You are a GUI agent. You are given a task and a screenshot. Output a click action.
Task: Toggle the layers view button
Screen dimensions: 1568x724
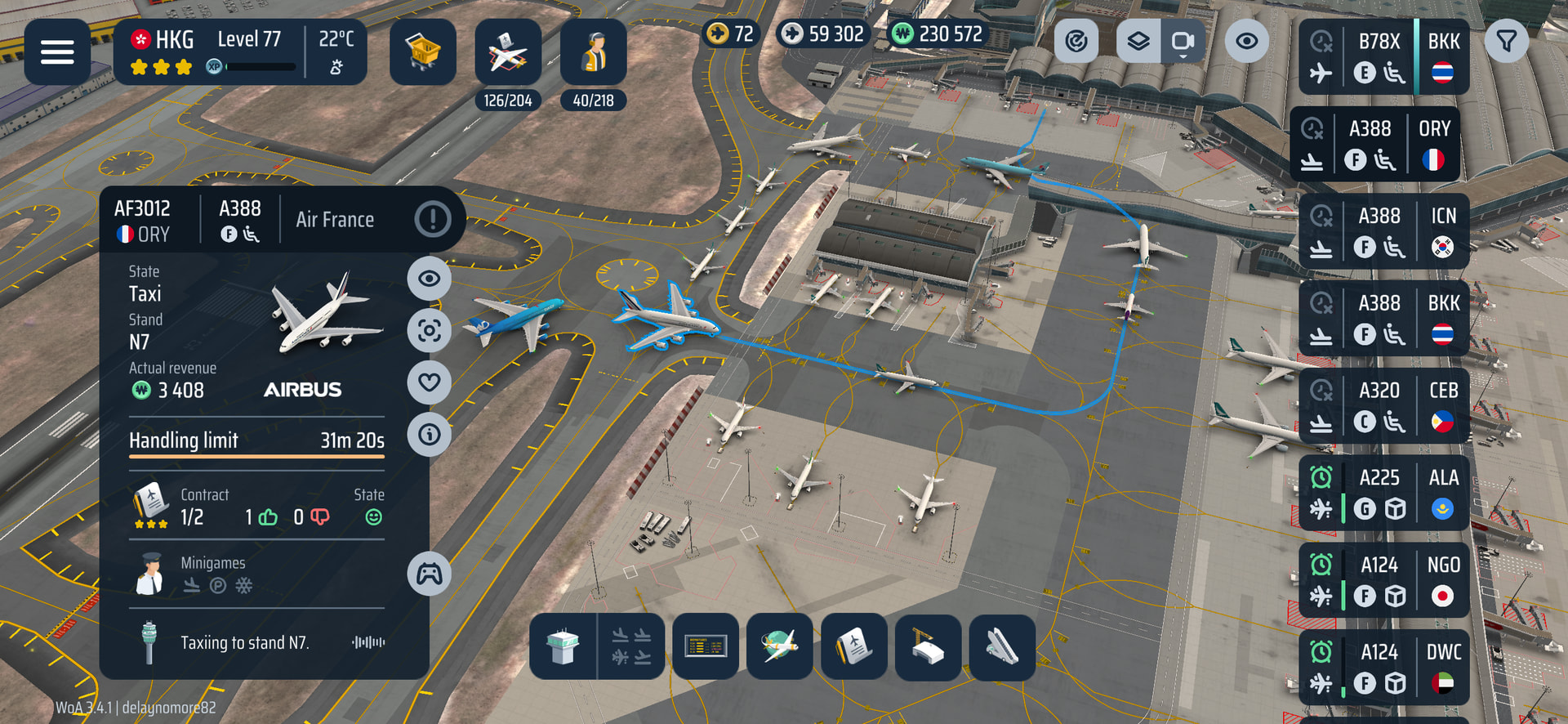pyautogui.click(x=1138, y=41)
